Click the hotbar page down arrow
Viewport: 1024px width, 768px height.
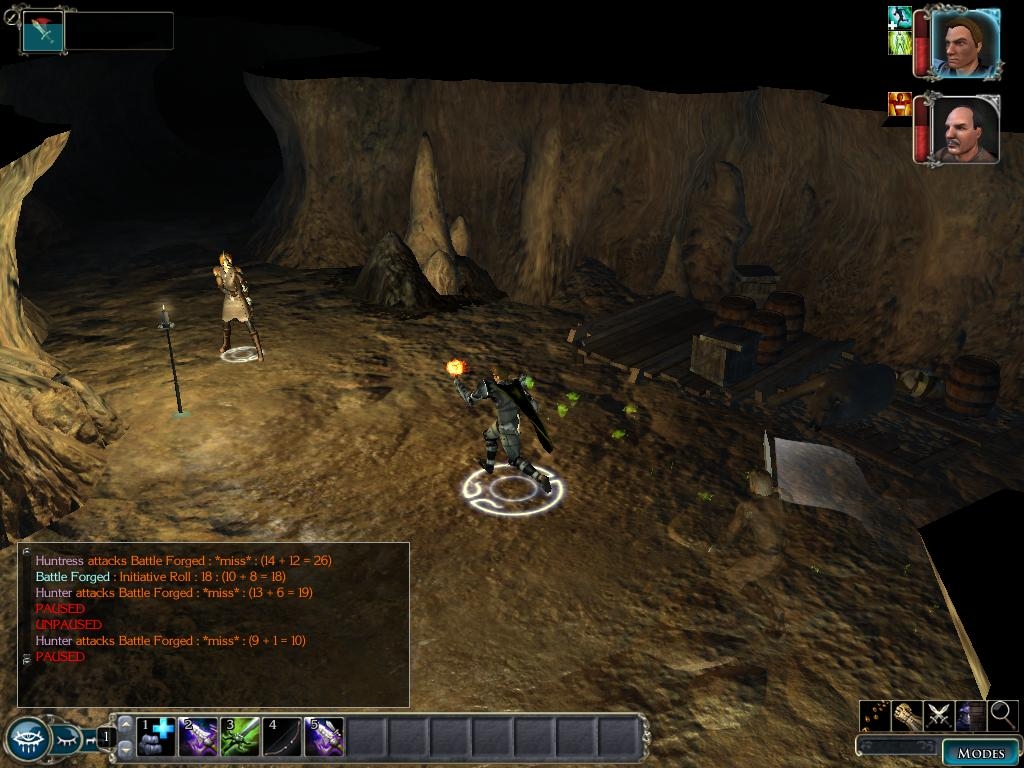(125, 749)
